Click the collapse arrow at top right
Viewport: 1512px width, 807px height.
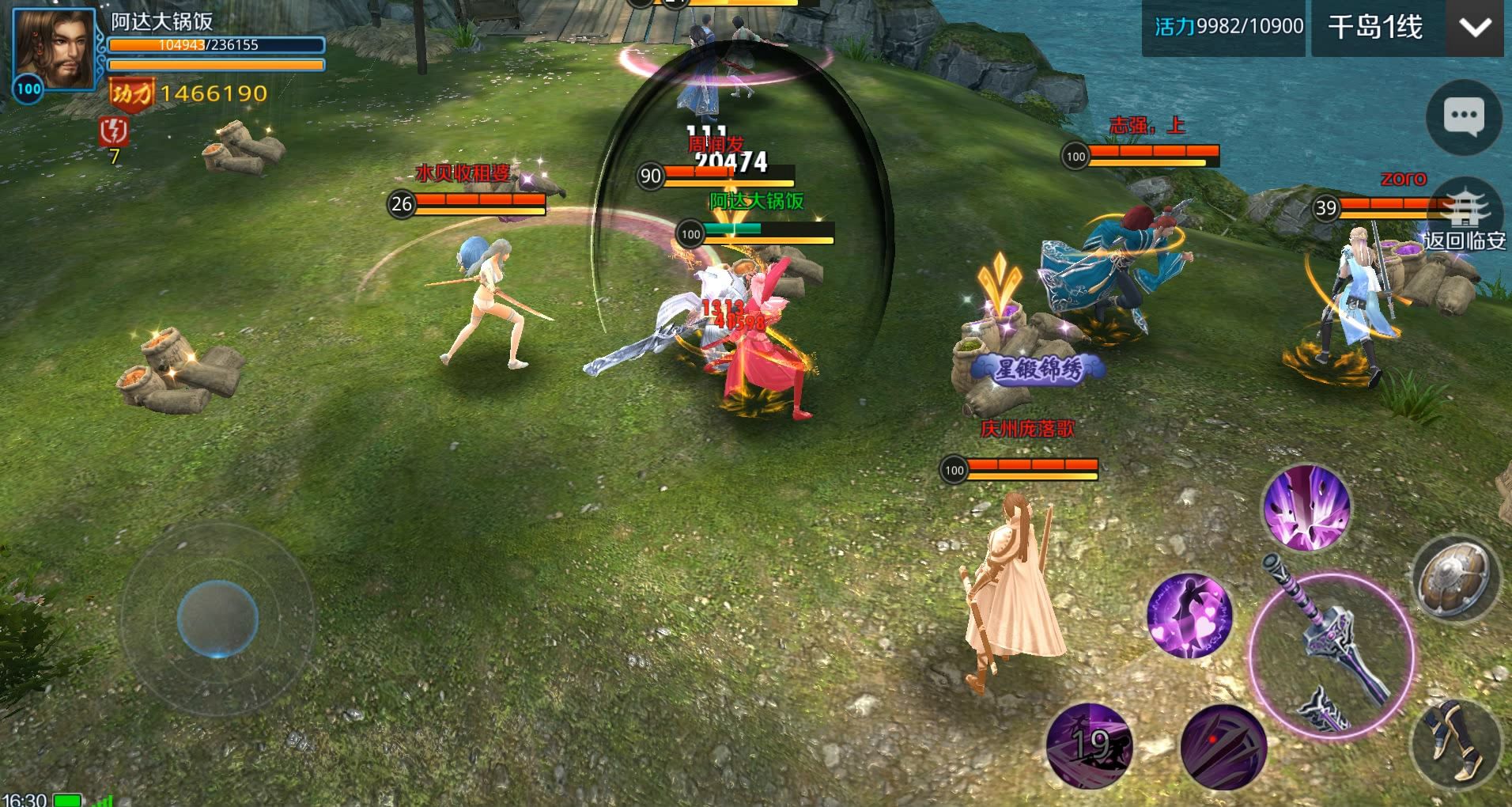[x=1475, y=28]
